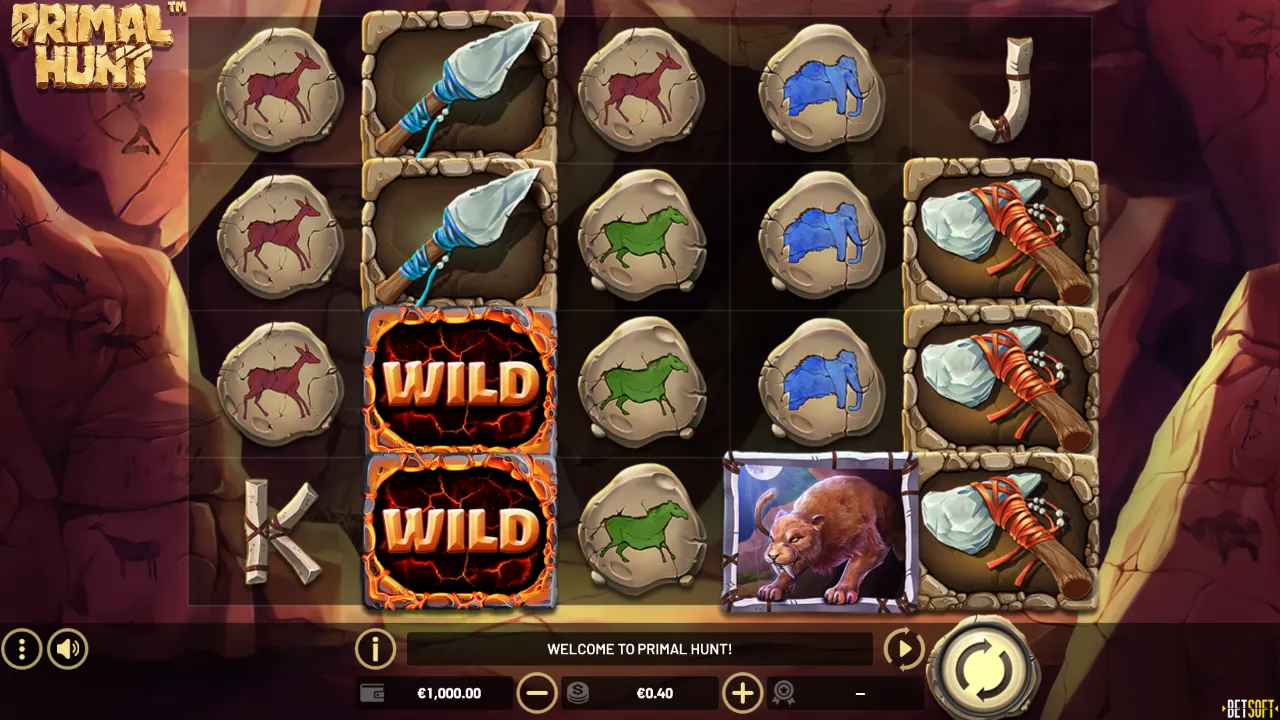Viewport: 1280px width, 720px height.
Task: Increase the bet with the plus button
Action: (x=741, y=692)
